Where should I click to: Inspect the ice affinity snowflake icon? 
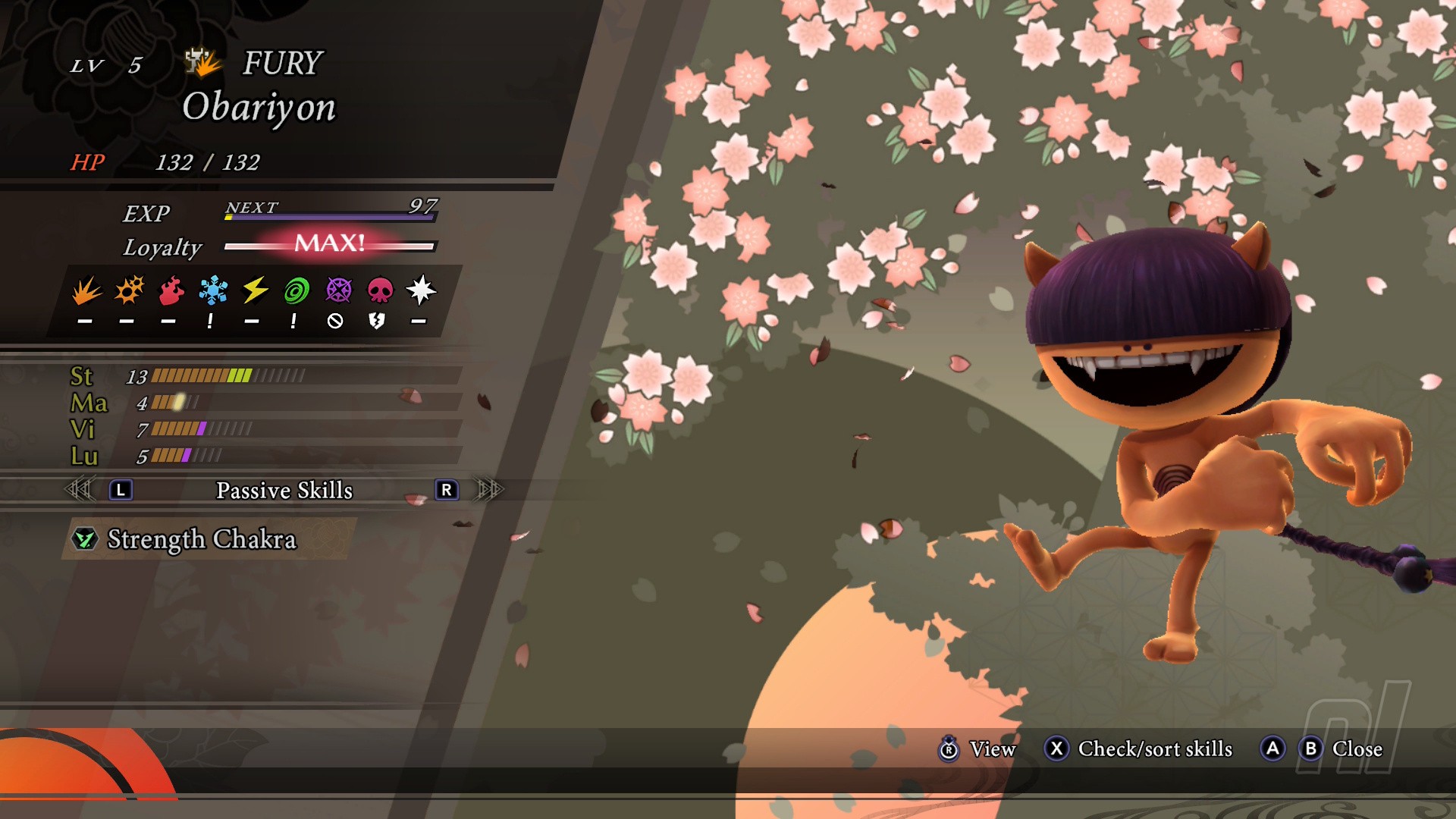(213, 290)
